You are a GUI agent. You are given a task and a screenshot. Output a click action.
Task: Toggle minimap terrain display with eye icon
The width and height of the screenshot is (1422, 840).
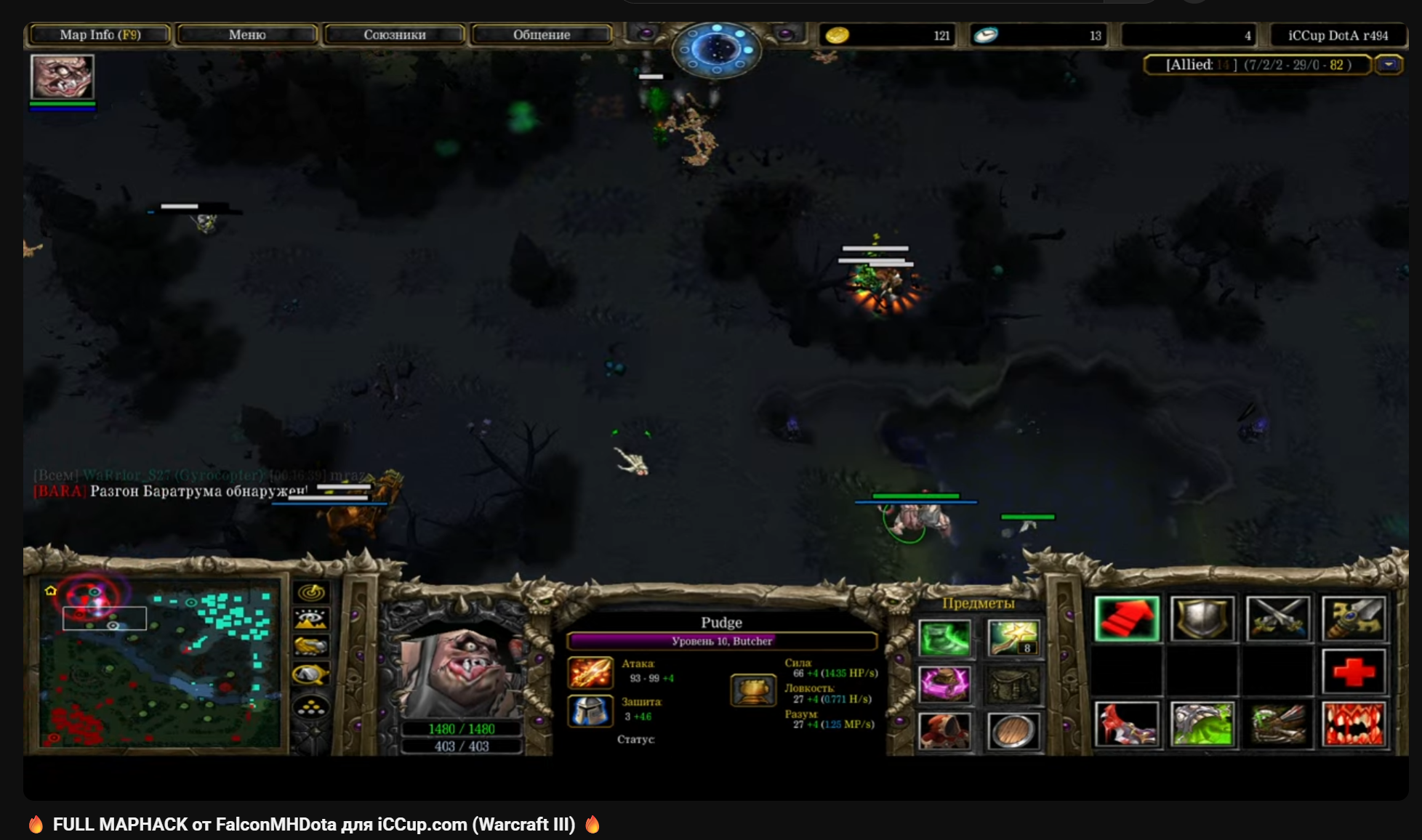pyautogui.click(x=311, y=619)
